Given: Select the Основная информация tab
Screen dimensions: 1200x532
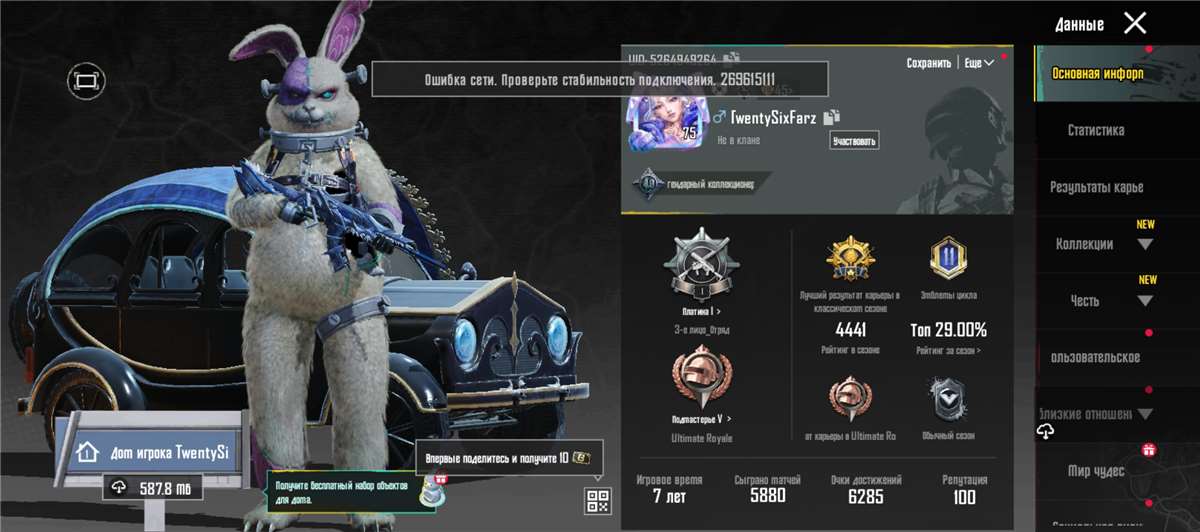Looking at the screenshot, I should [1096, 73].
